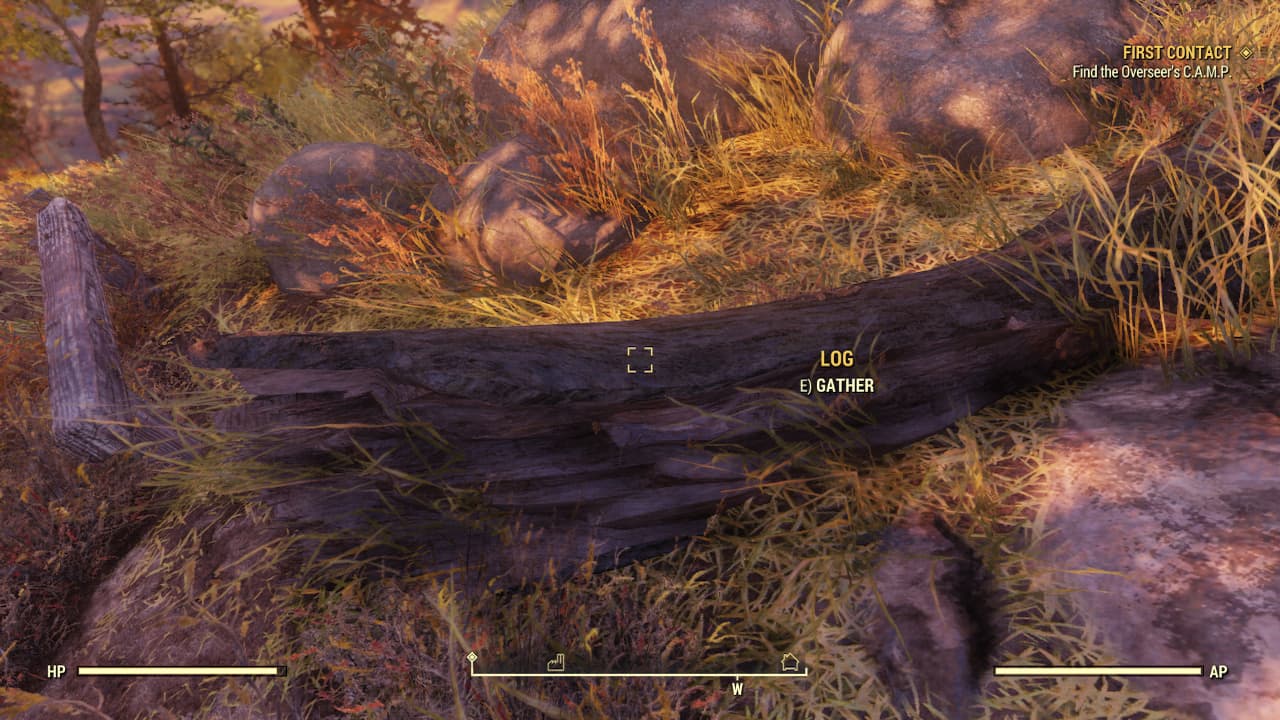Click the house C.A.M.P. icon on the compass
Screen dimensions: 1280x720
point(789,662)
